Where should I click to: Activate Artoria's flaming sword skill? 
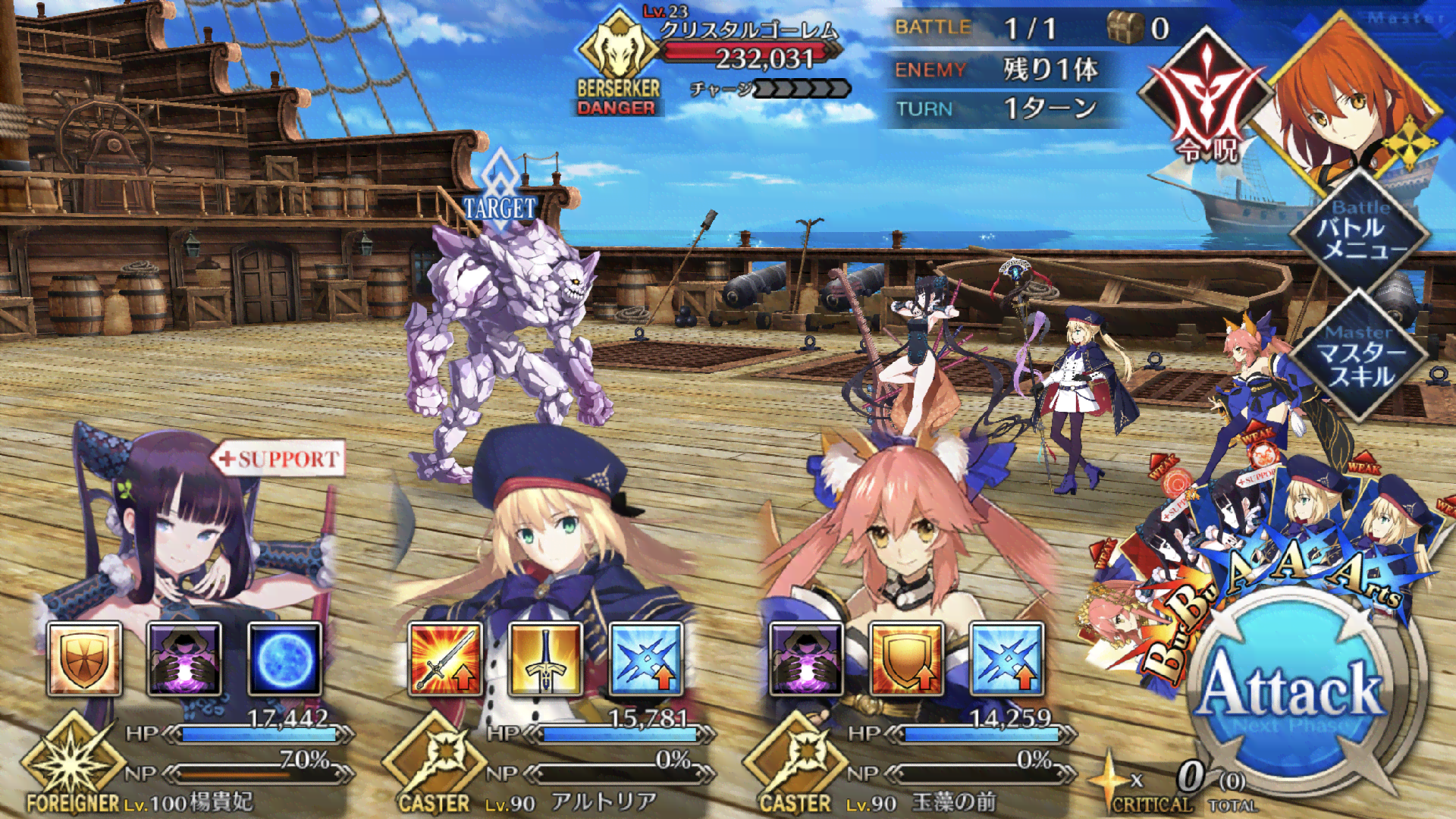[445, 659]
